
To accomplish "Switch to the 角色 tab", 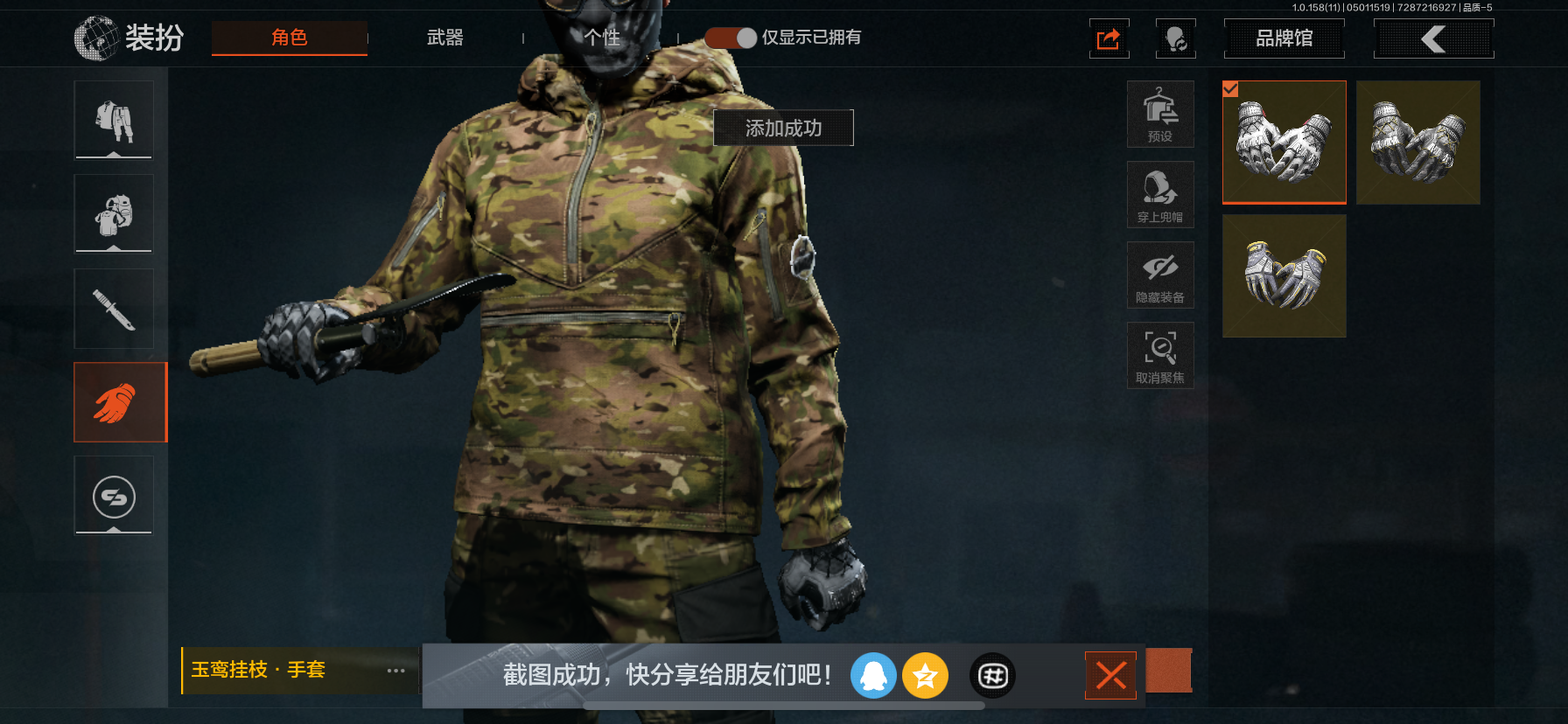I will pyautogui.click(x=289, y=38).
